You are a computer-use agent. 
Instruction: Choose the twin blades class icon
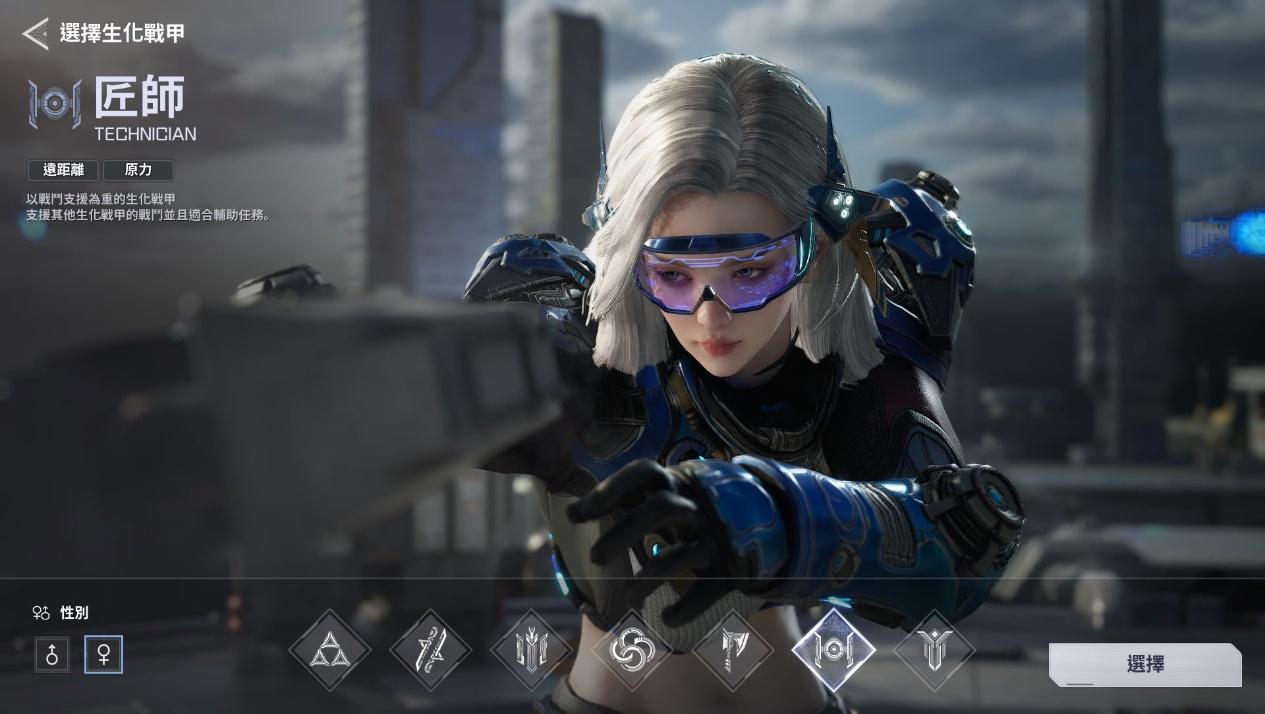click(430, 650)
